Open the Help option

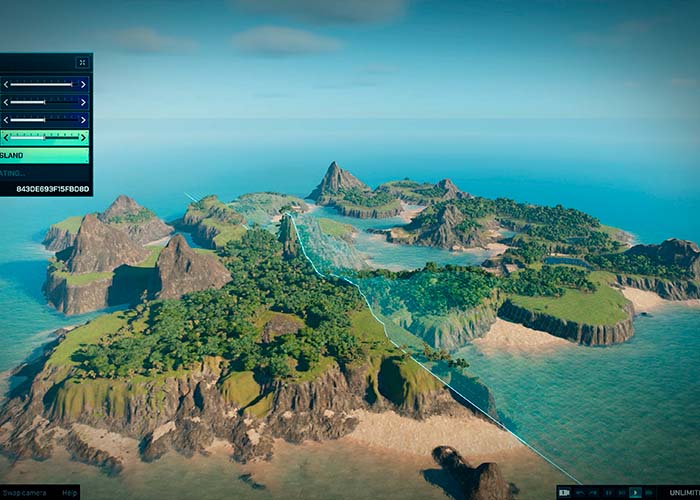tap(69, 492)
